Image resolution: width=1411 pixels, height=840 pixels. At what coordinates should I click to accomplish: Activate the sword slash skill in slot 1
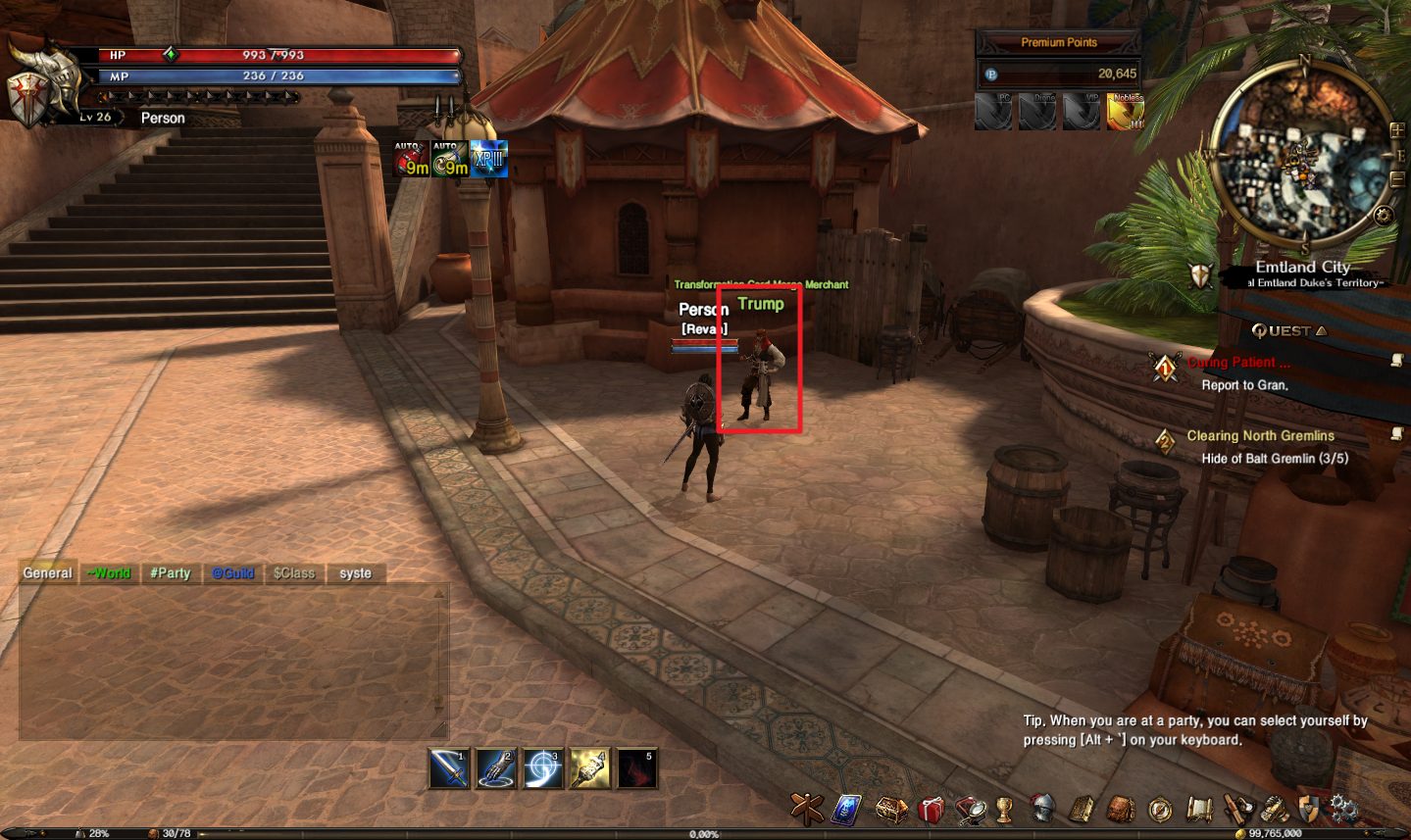449,768
